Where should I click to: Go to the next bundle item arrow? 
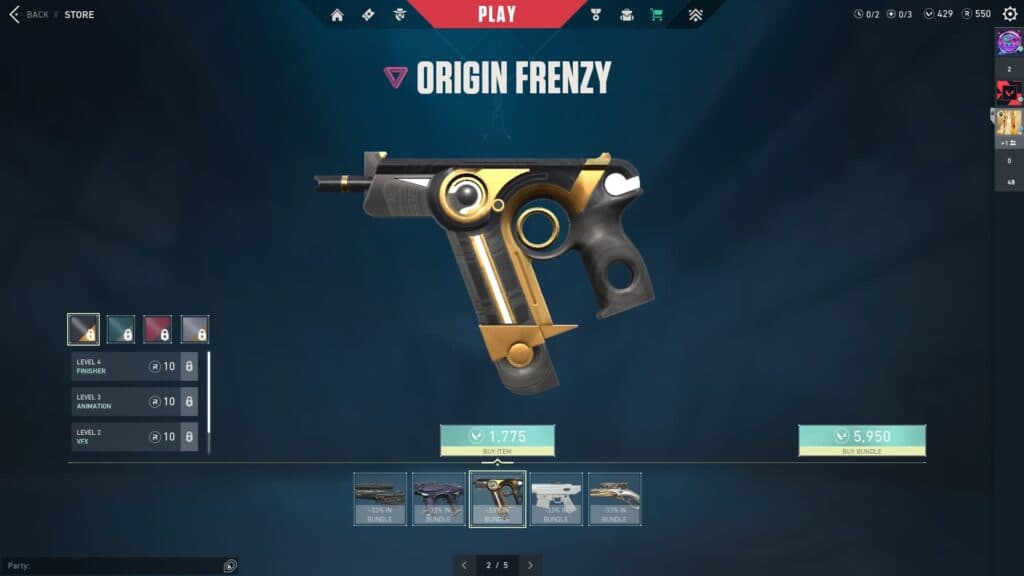point(531,565)
